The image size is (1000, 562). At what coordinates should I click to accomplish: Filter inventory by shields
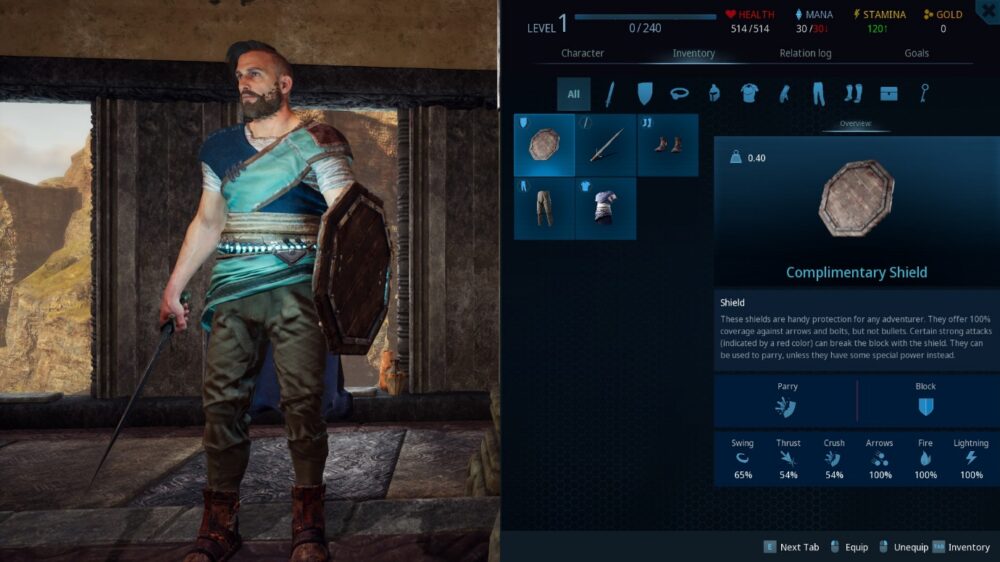click(644, 94)
